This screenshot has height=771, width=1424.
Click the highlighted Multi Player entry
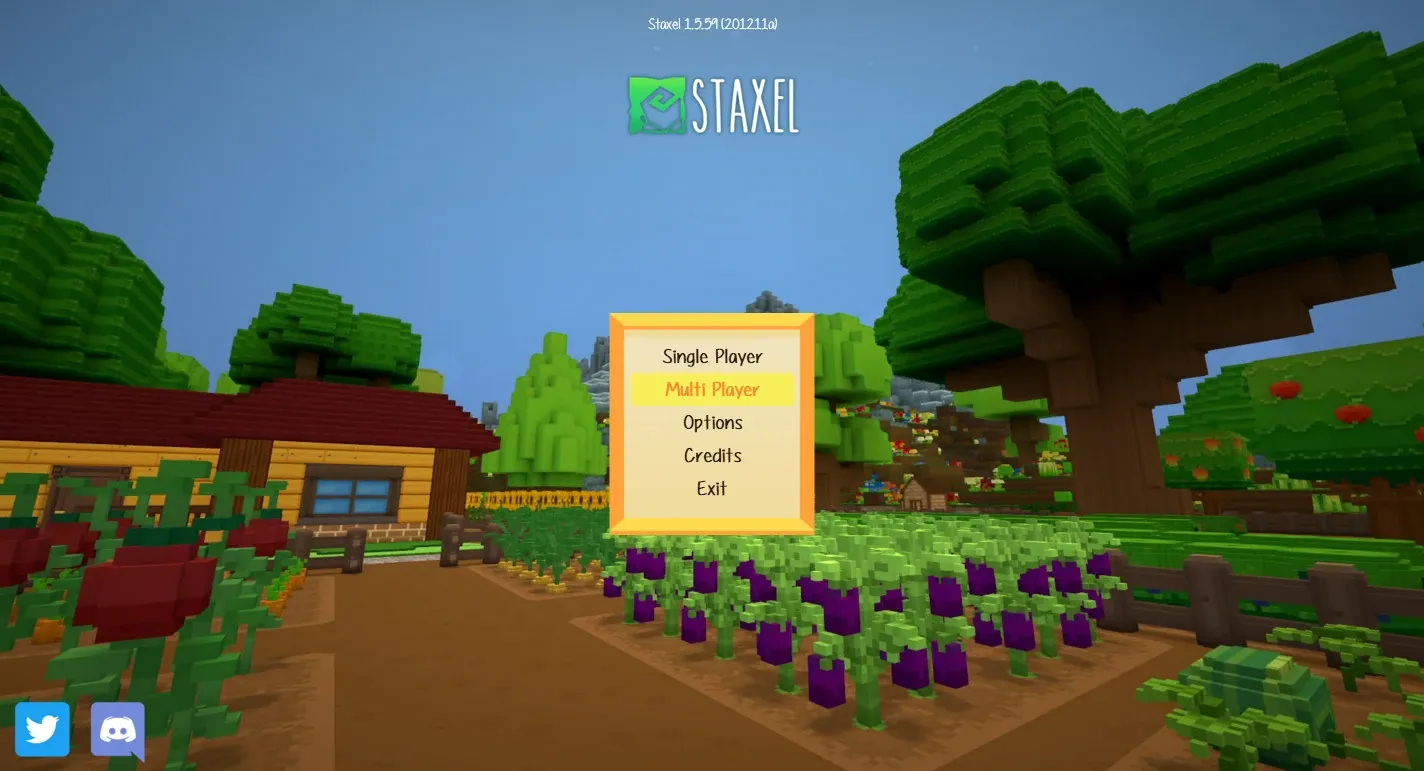pos(712,389)
